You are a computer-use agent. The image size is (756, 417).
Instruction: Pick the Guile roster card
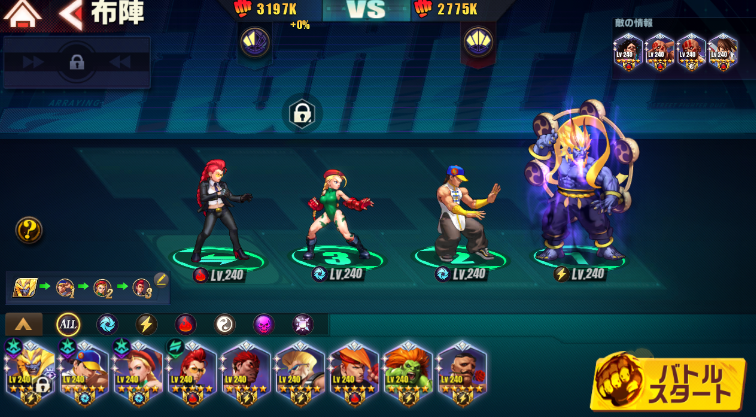point(299,377)
